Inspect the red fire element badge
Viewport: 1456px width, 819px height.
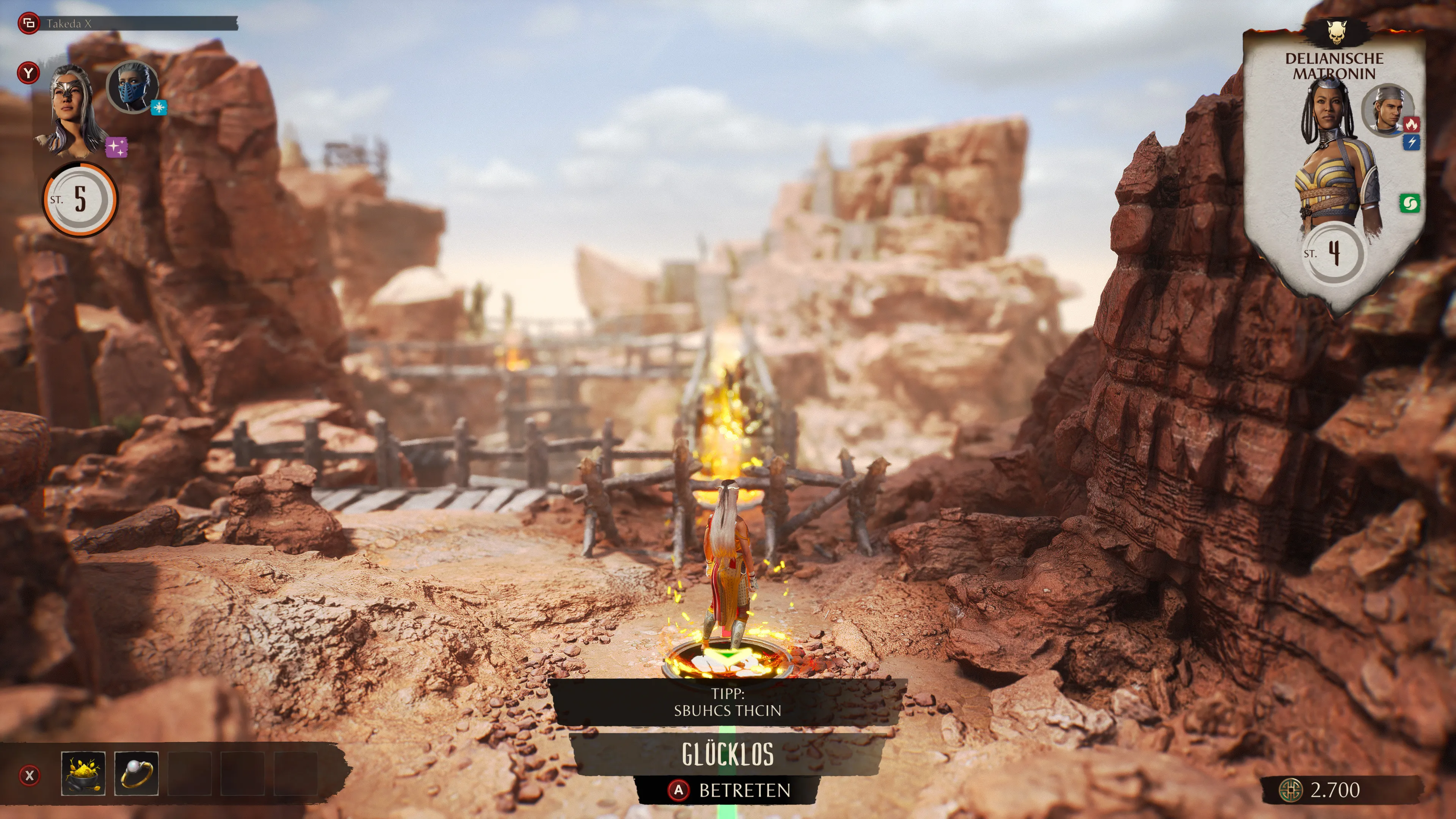pyautogui.click(x=1411, y=124)
